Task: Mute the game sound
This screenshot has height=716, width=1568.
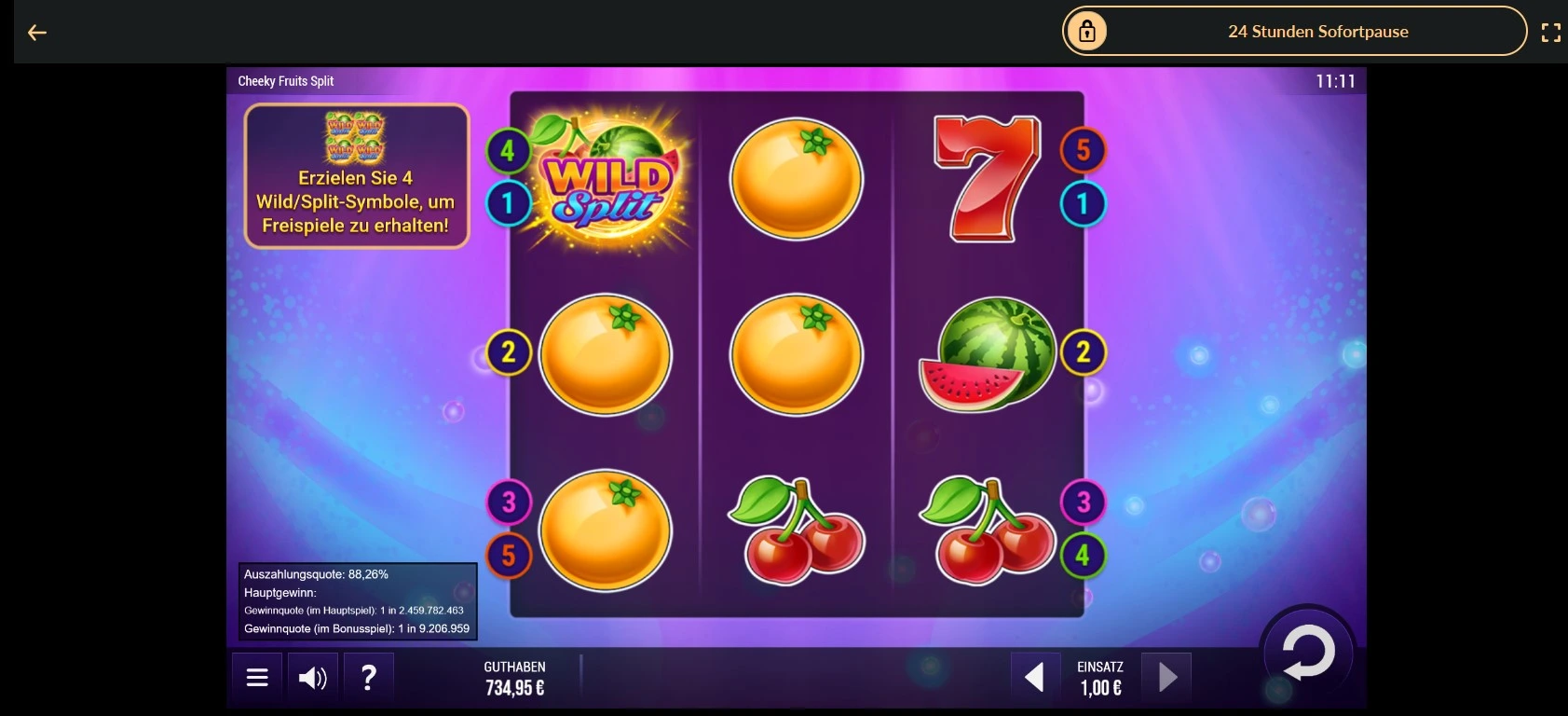Action: pos(313,677)
